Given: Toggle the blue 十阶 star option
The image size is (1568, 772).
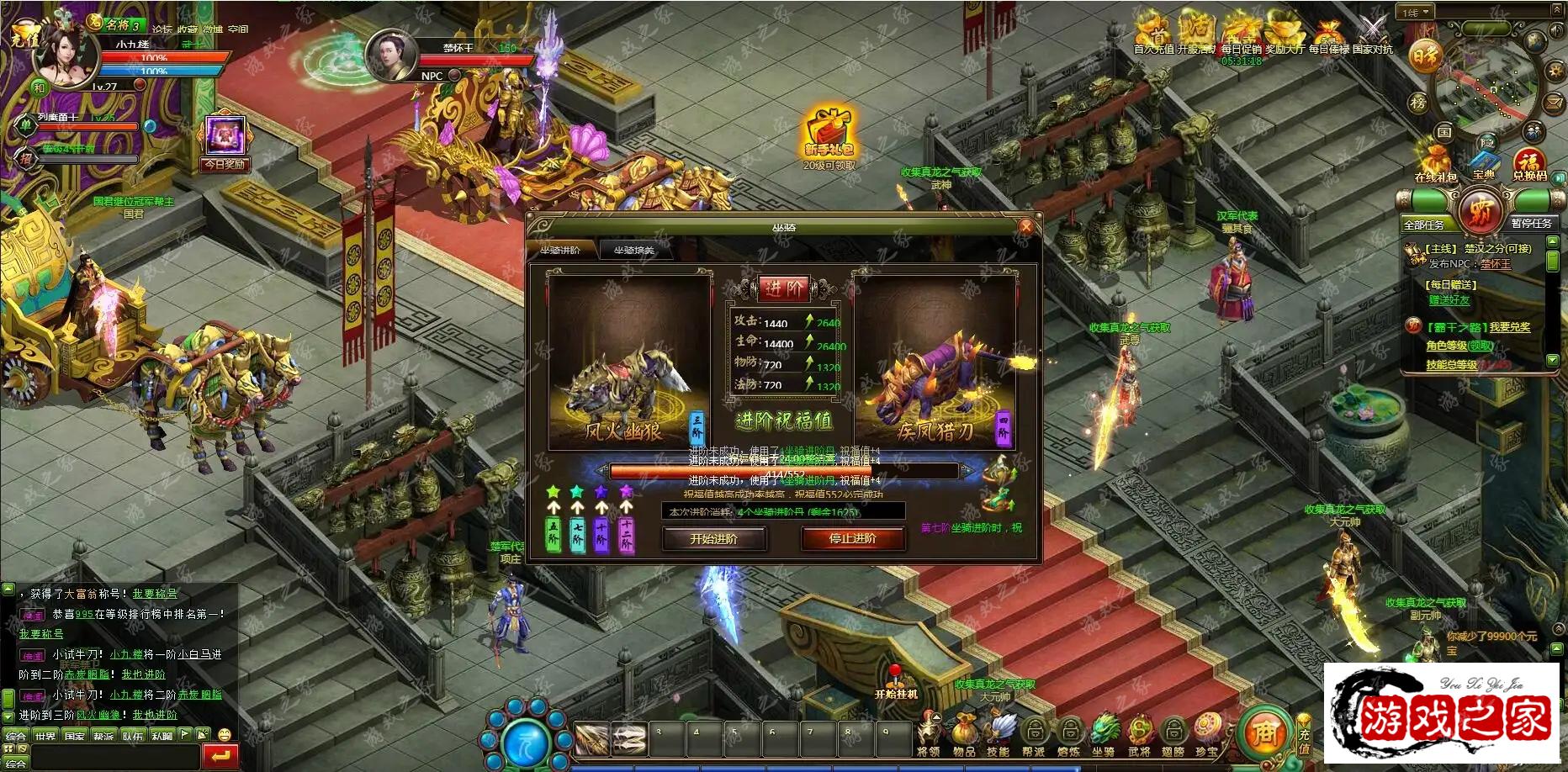Looking at the screenshot, I should click(x=601, y=491).
